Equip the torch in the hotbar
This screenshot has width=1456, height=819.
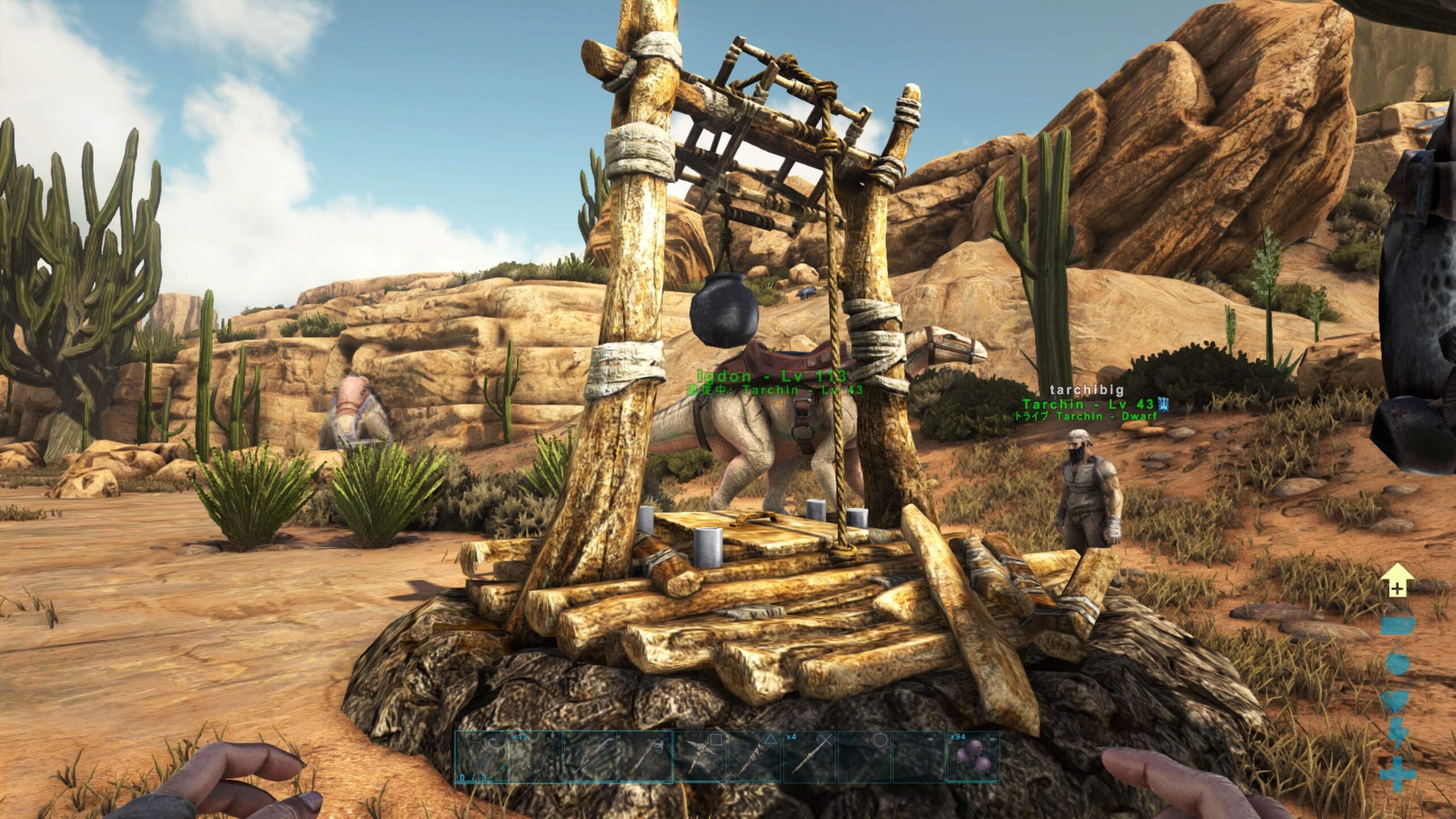tap(755, 757)
